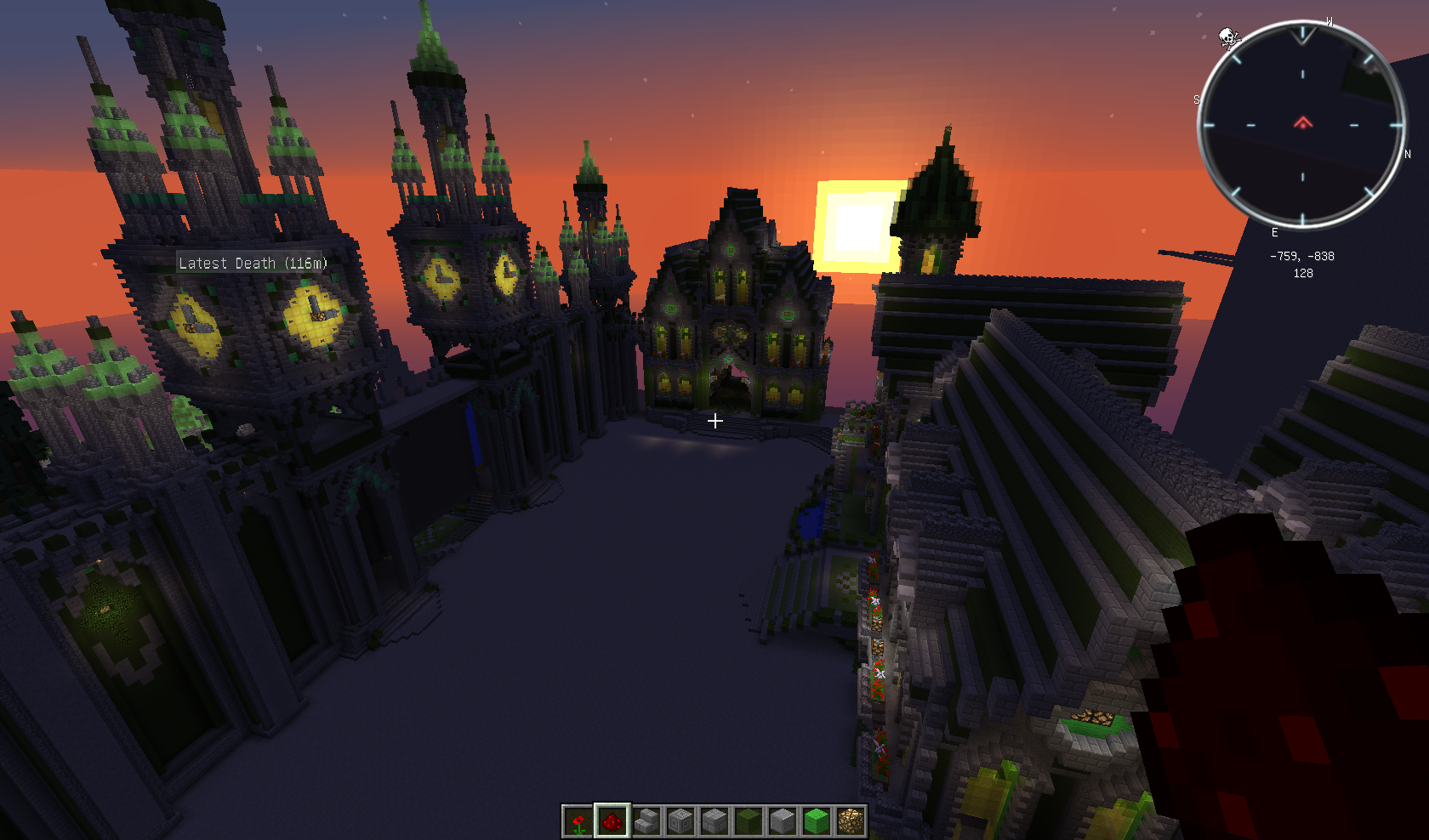
Task: Click the skull death marker on minimap
Action: point(1228,37)
